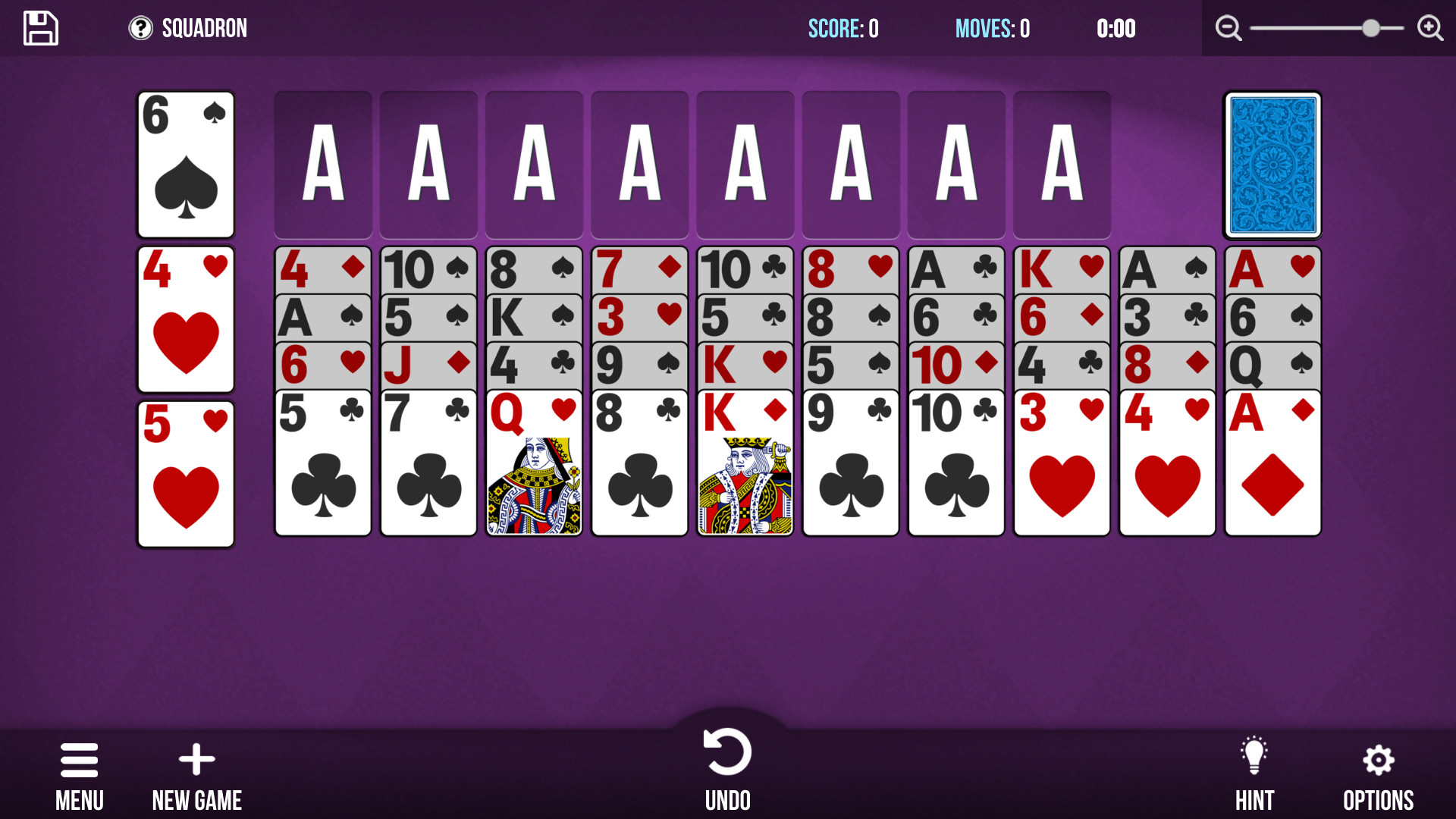Click the UNDO button label
This screenshot has height=819, width=1456.
[727, 800]
